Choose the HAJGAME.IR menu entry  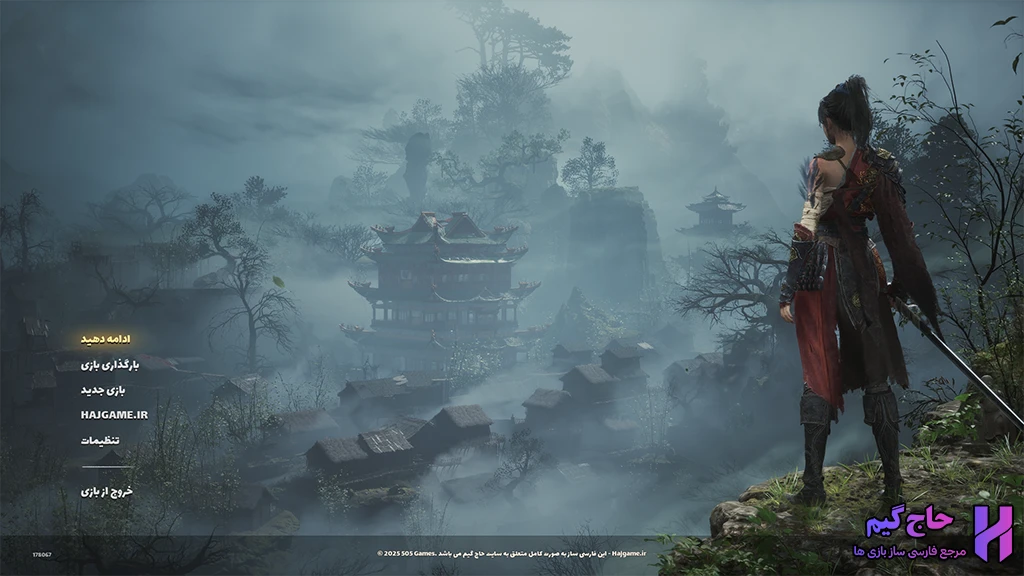114,414
